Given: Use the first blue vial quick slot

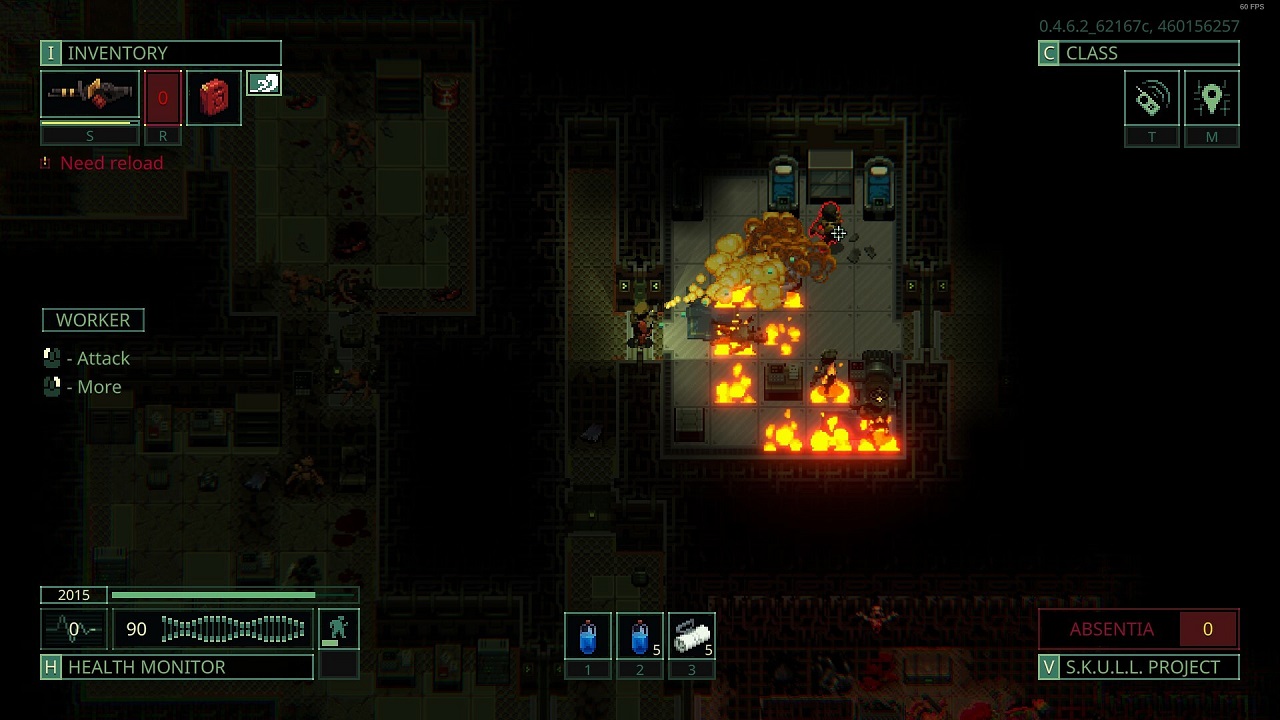Looking at the screenshot, I should click(588, 637).
